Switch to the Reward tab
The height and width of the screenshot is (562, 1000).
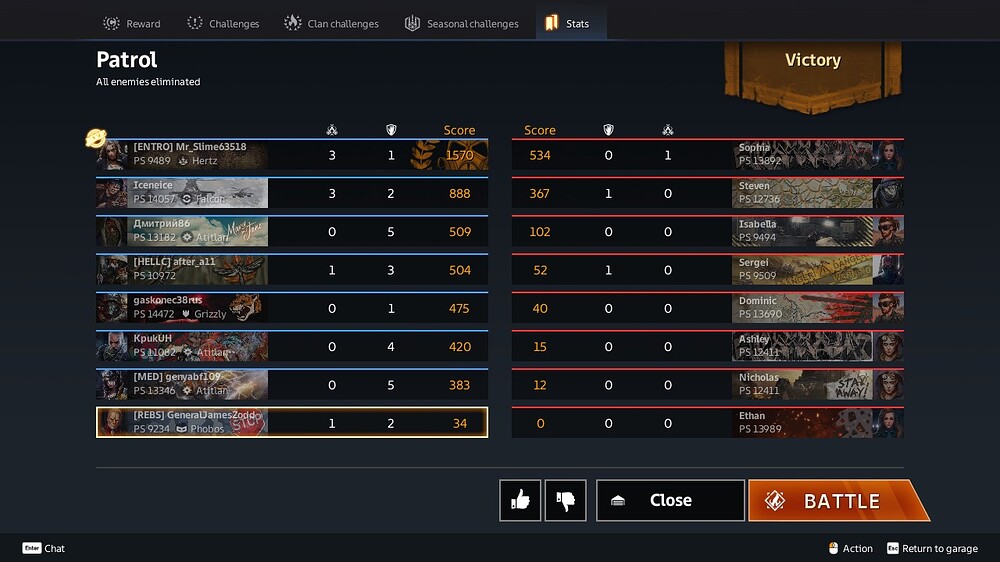coord(132,23)
